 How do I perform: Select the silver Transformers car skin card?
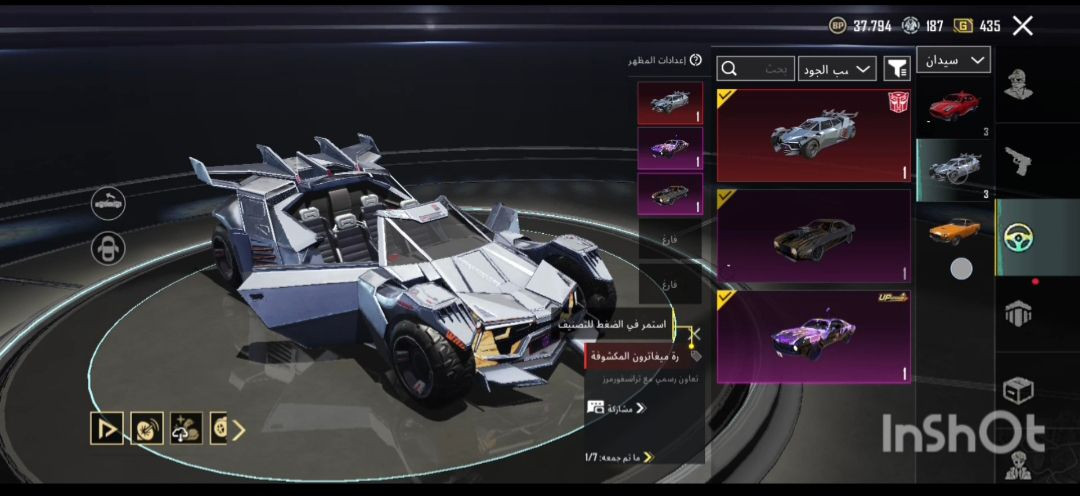814,135
